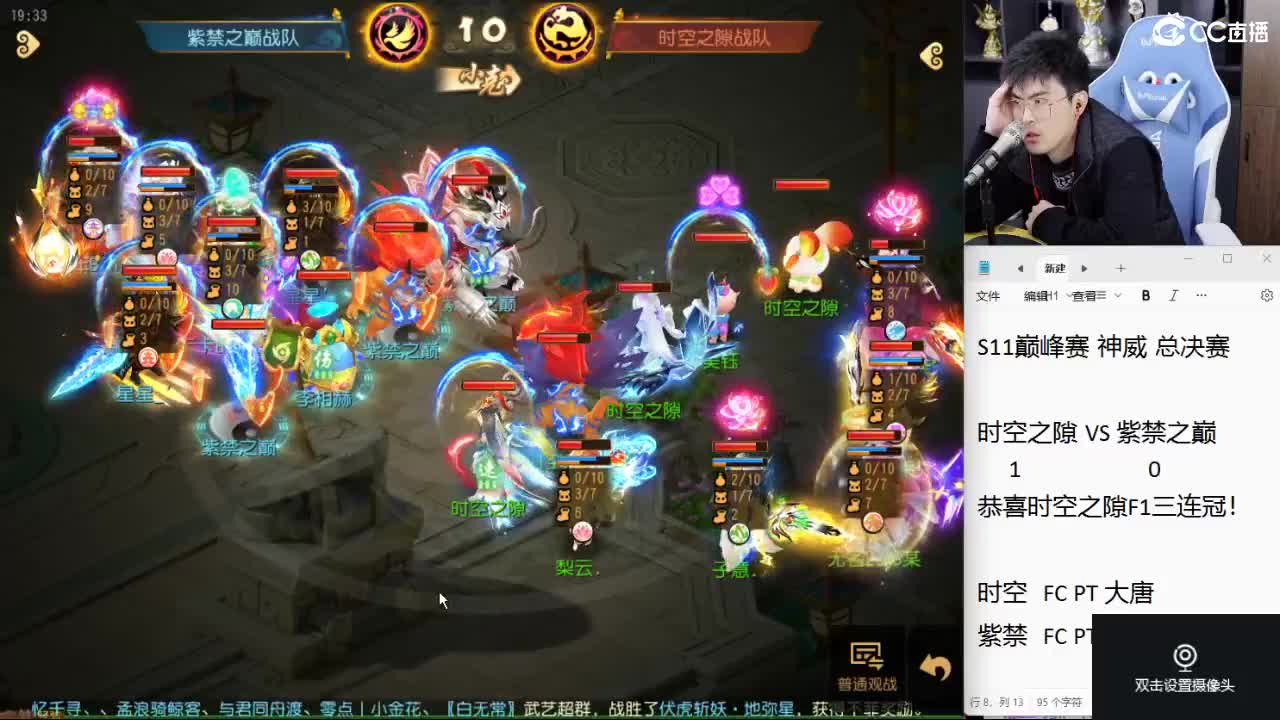Click the + button to add a tab

[1120, 268]
